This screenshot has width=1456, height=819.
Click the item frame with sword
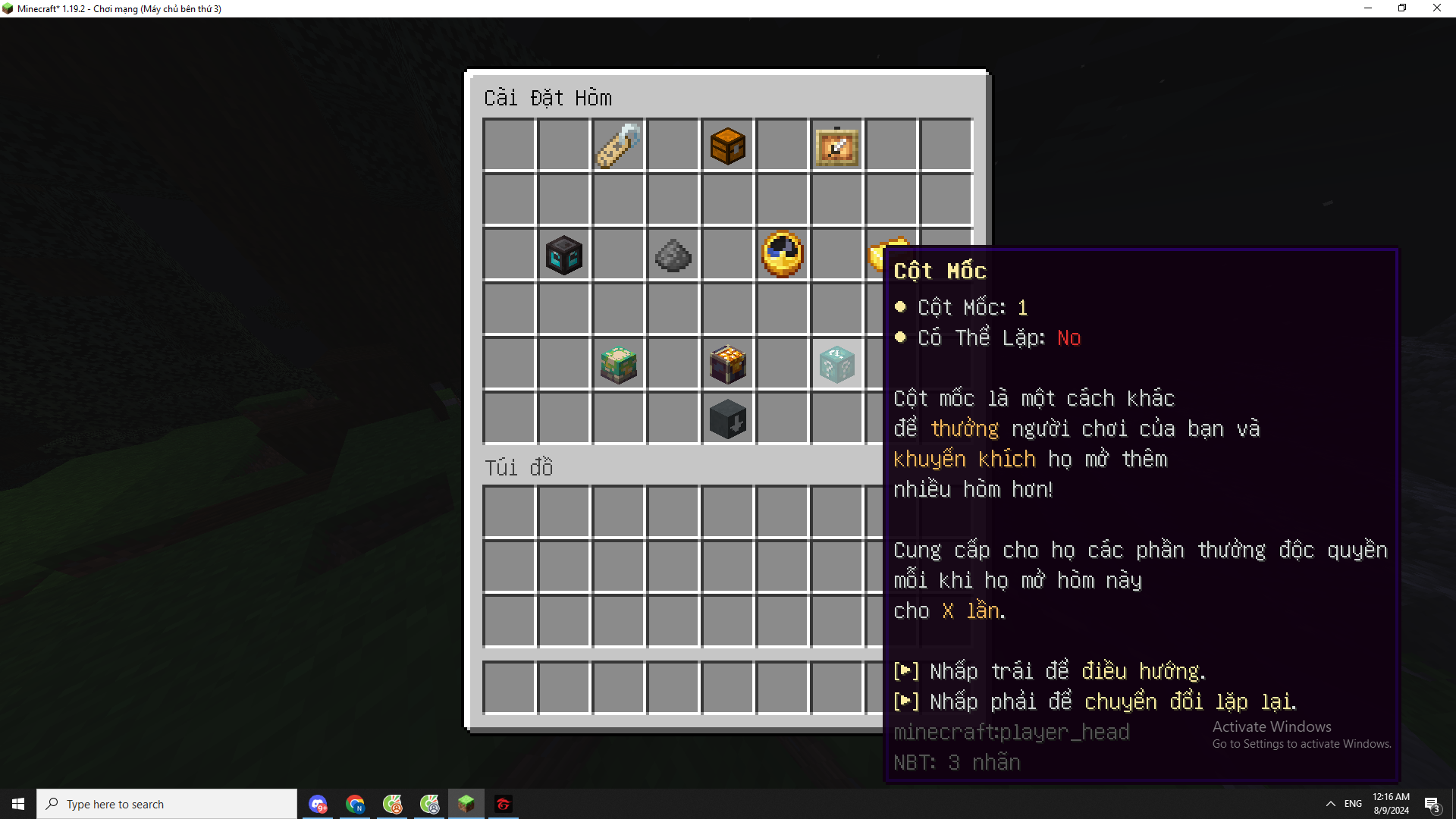point(836,146)
